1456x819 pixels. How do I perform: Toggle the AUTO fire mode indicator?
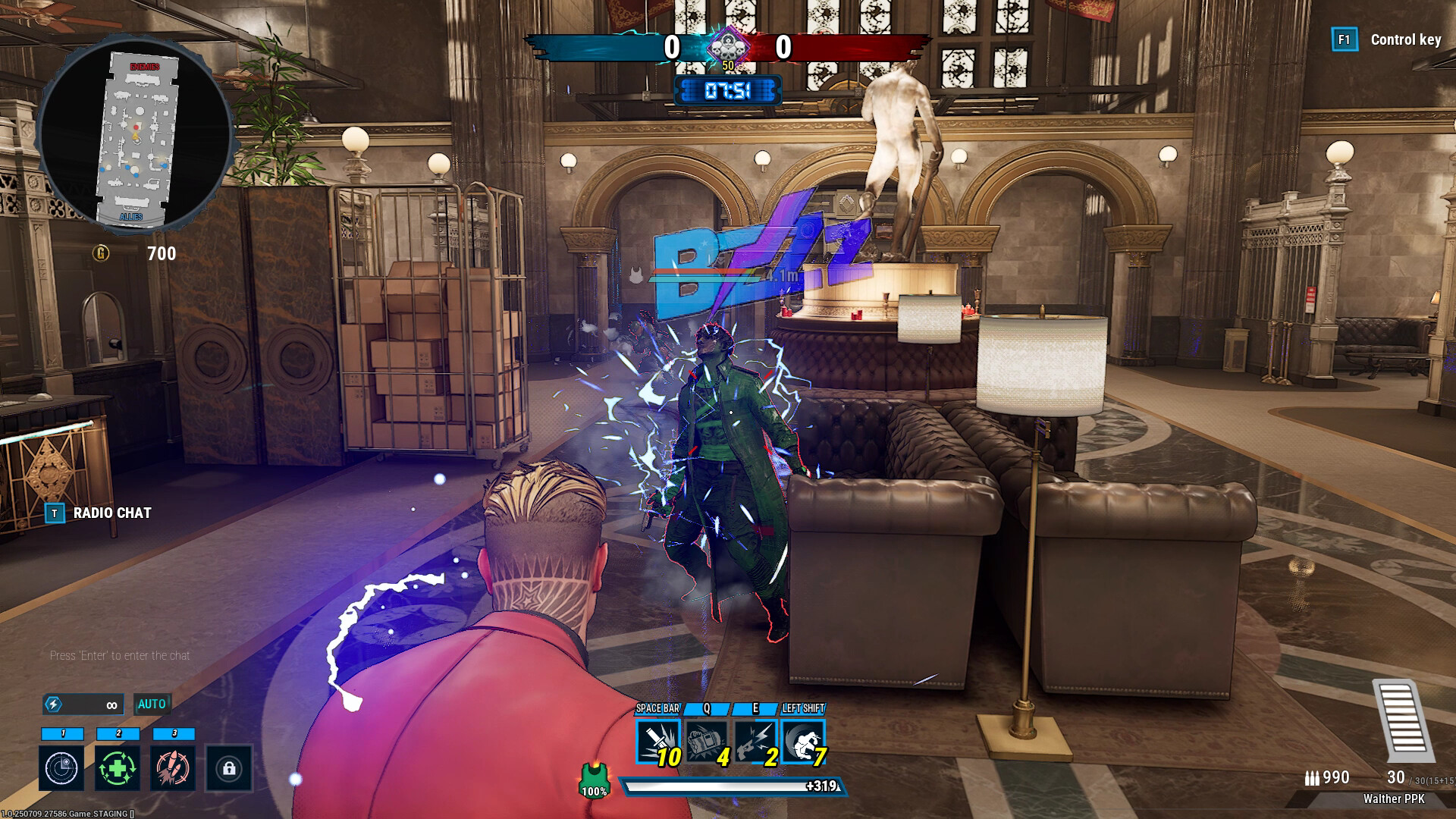[x=152, y=704]
